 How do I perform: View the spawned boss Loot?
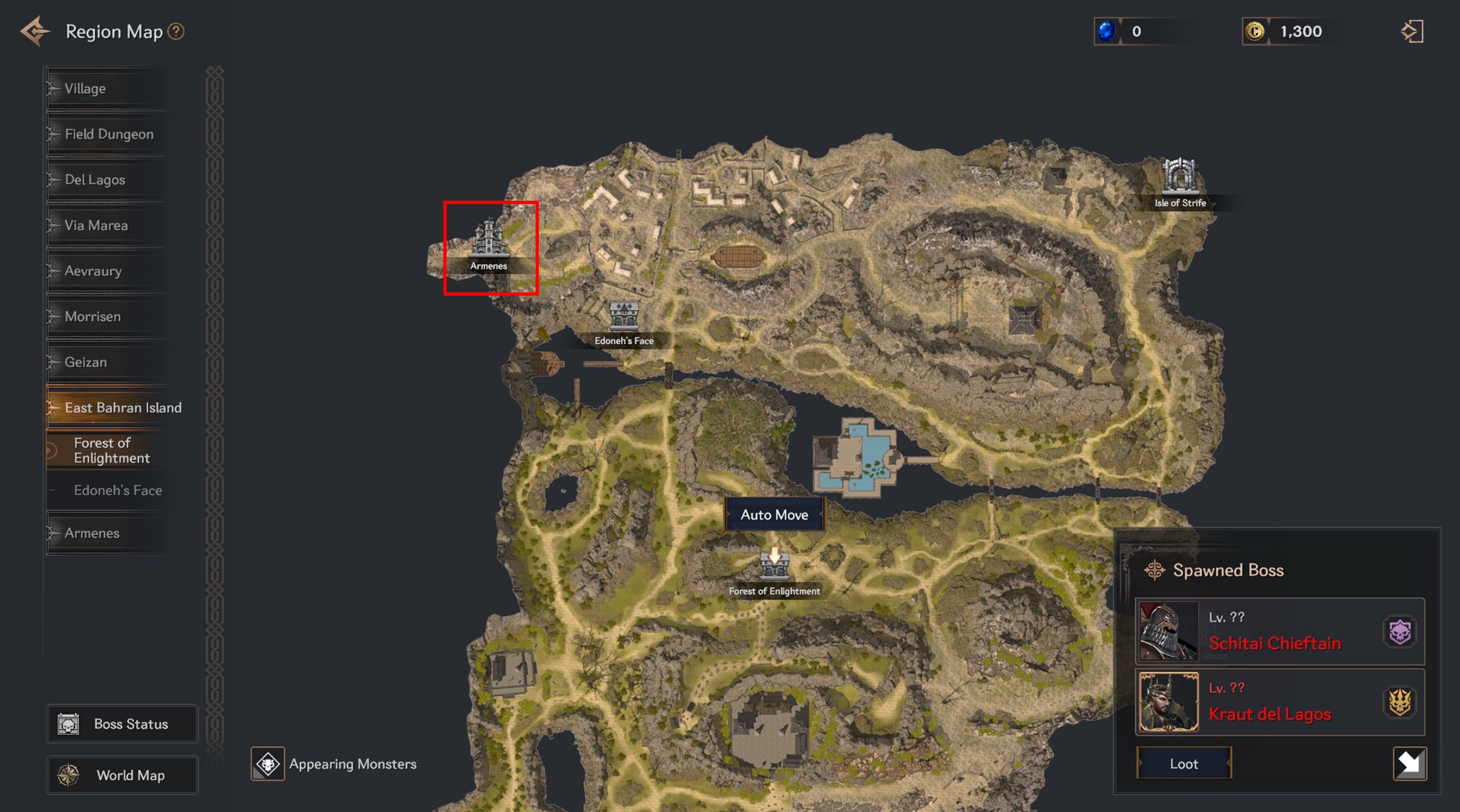(1183, 763)
